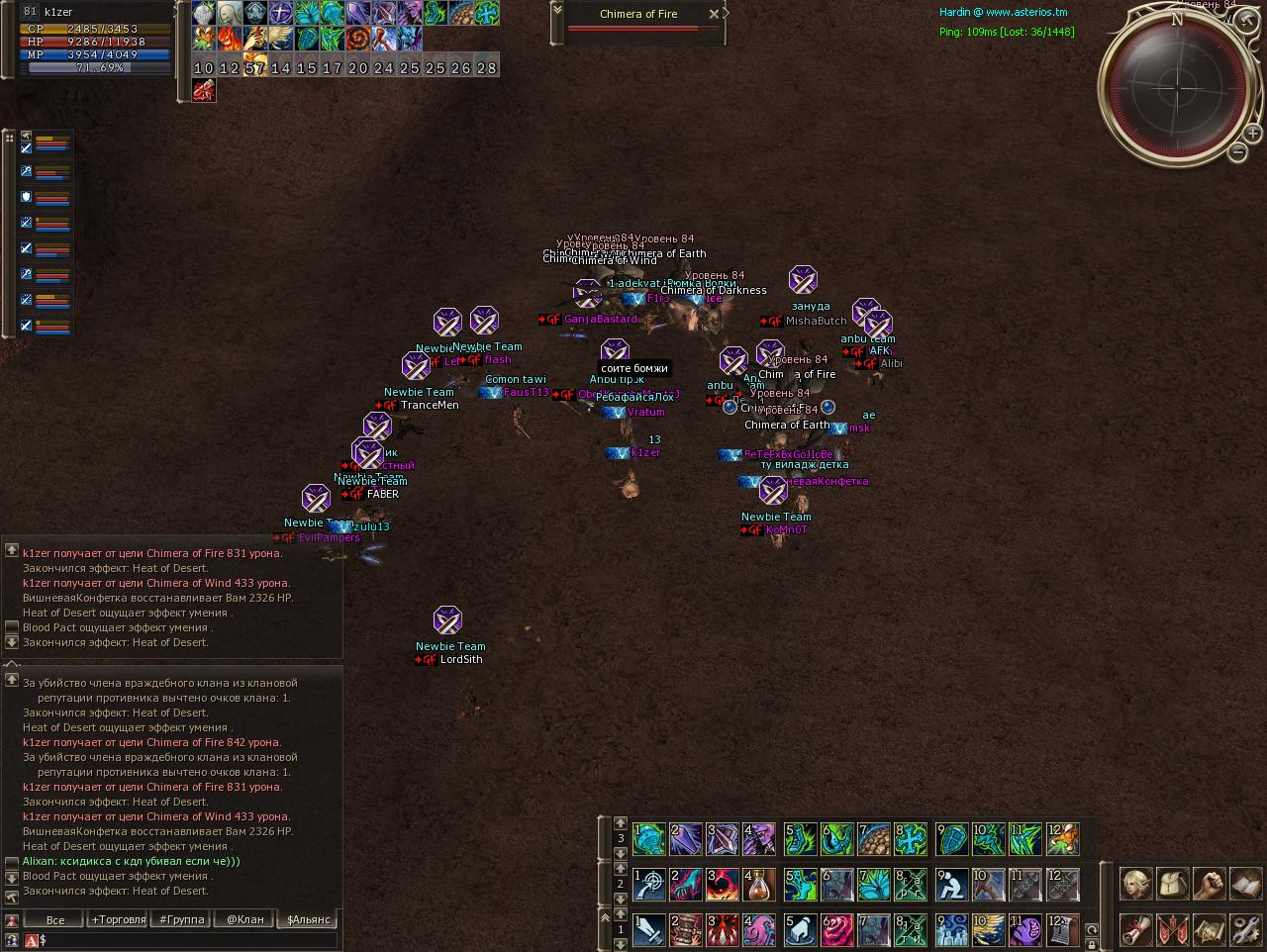Open system menu wrench and gear icon
The image size is (1267, 952).
click(x=1245, y=930)
